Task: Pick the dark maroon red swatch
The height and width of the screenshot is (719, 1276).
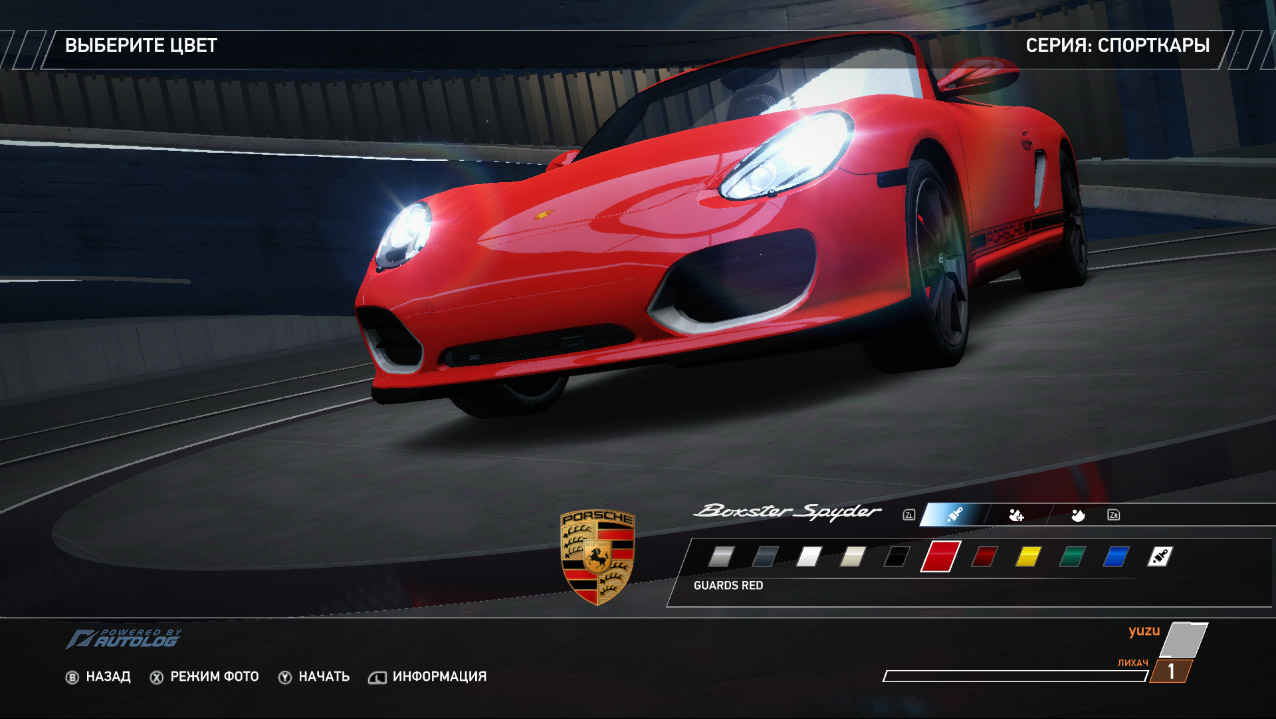Action: pyautogui.click(x=985, y=556)
